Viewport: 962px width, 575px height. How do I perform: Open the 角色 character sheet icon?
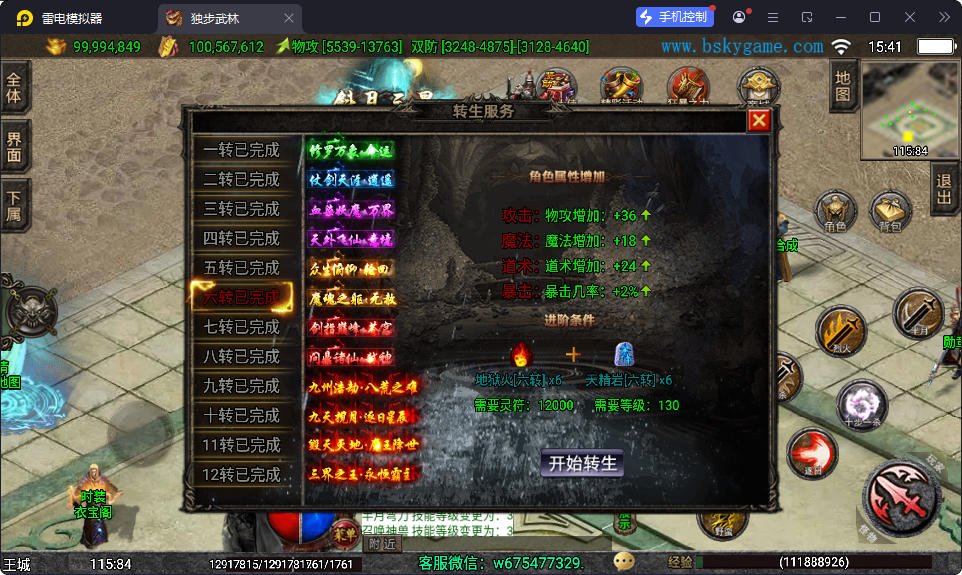[835, 213]
